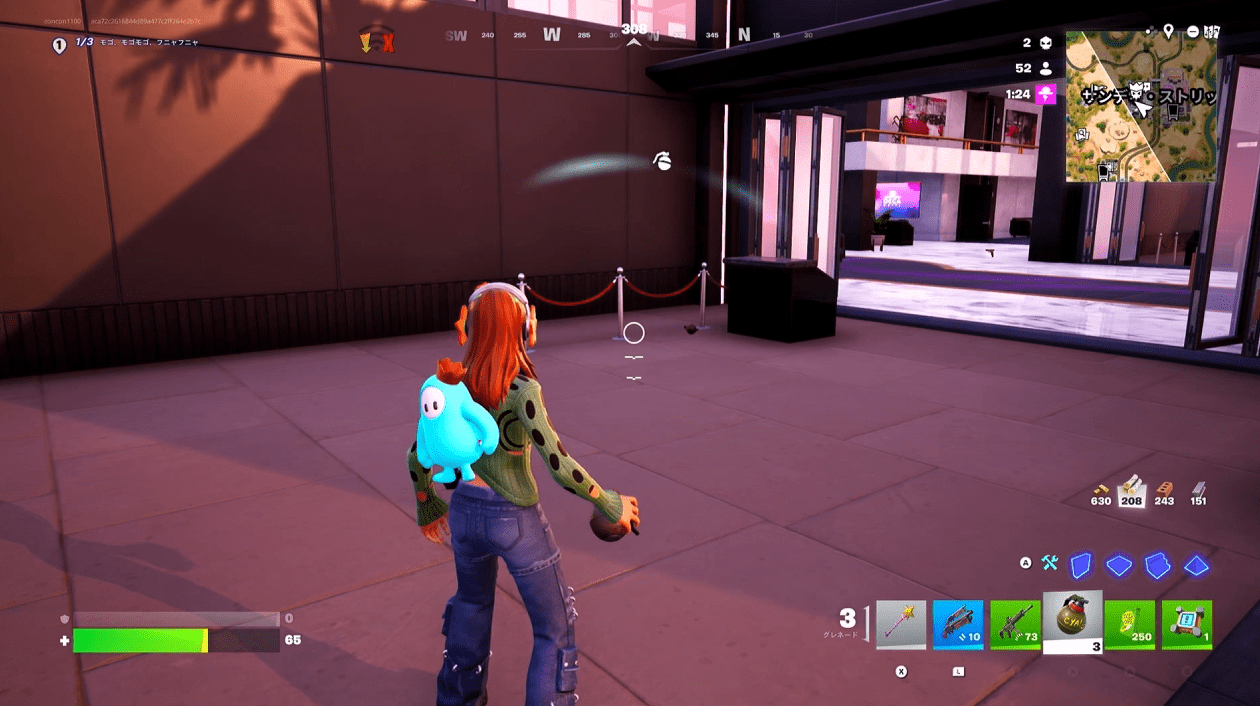Image resolution: width=1260 pixels, height=706 pixels.
Task: Select metal building material
Action: point(1198,487)
